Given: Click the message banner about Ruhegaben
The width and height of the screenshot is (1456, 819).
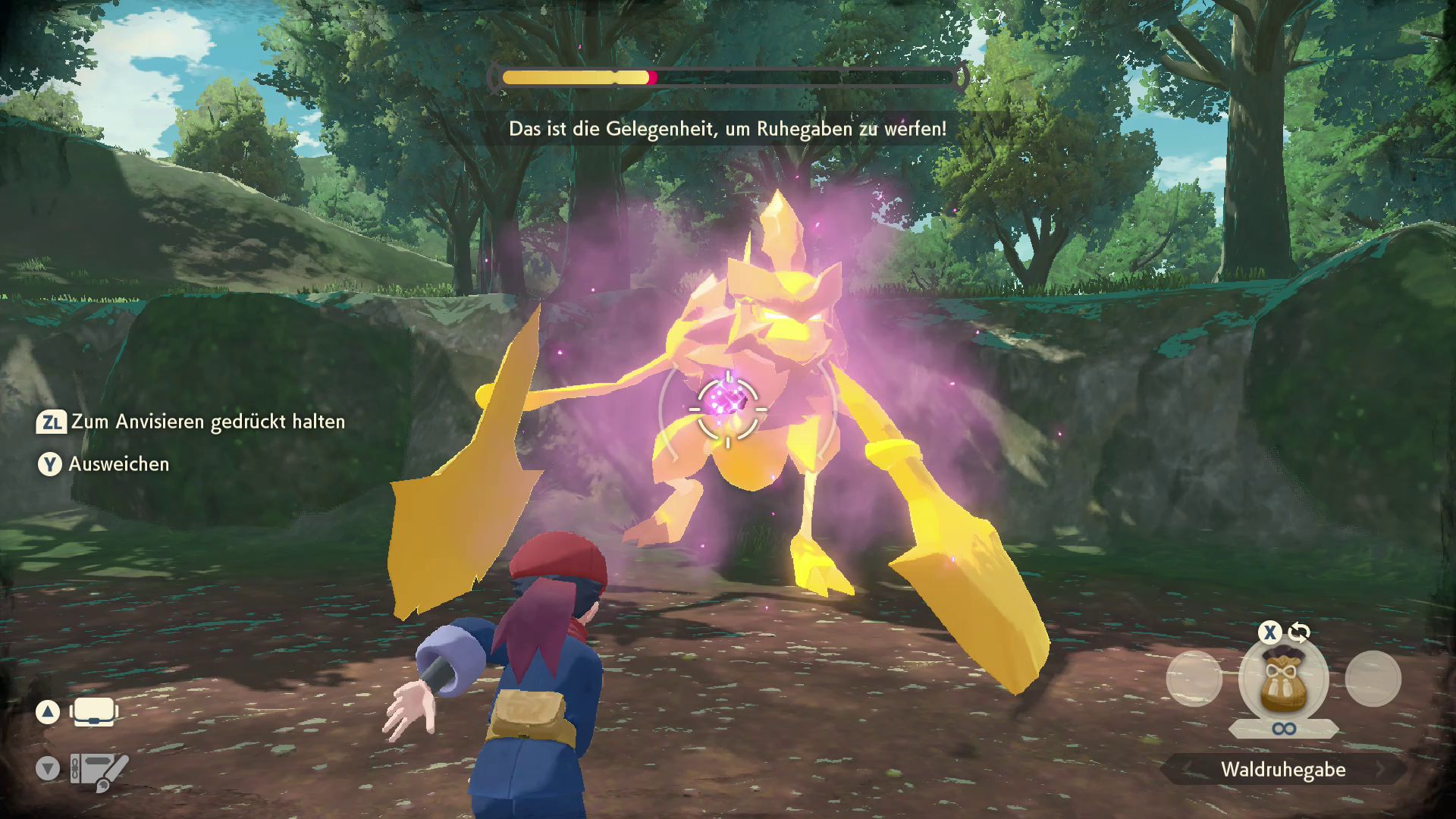Looking at the screenshot, I should click(x=726, y=129).
